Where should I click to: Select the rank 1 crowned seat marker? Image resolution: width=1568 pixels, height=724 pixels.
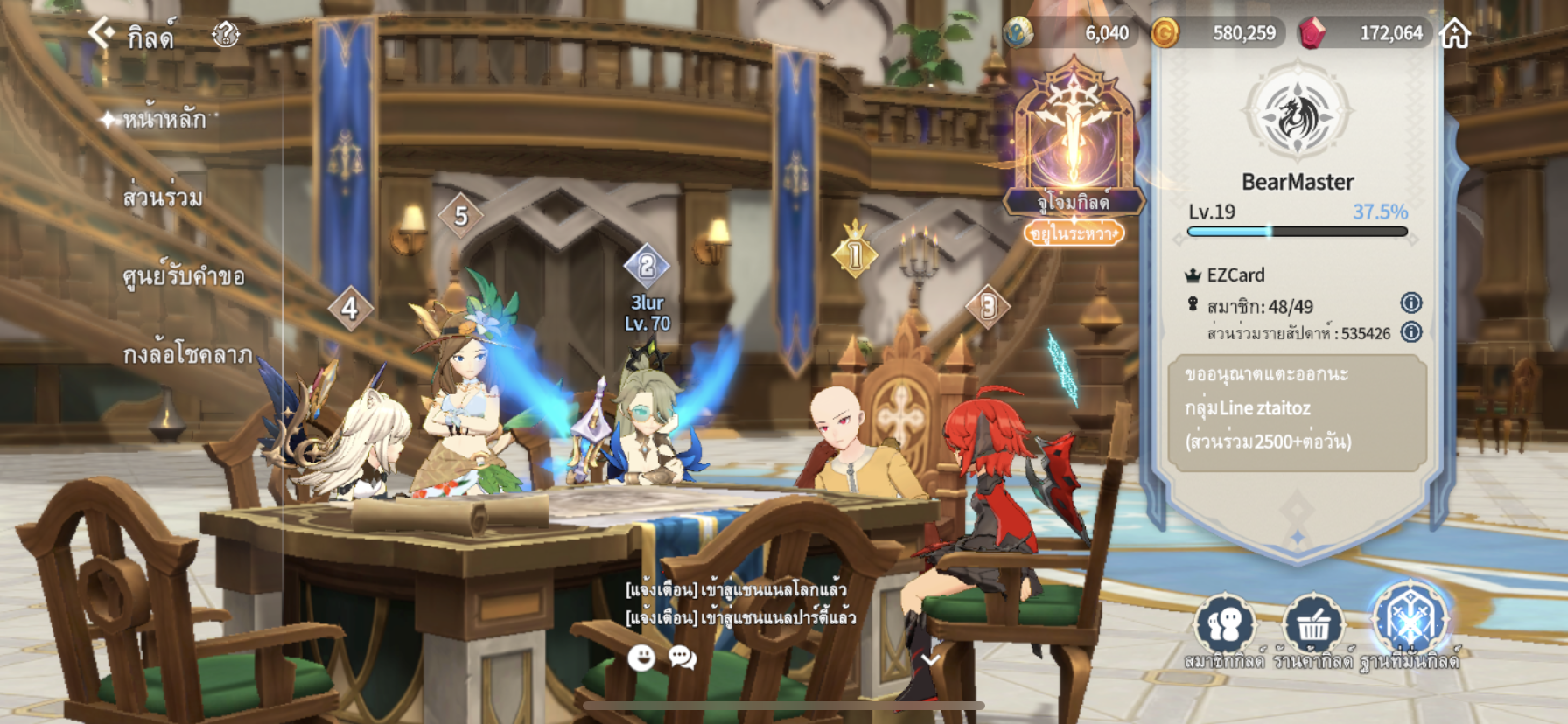[855, 254]
